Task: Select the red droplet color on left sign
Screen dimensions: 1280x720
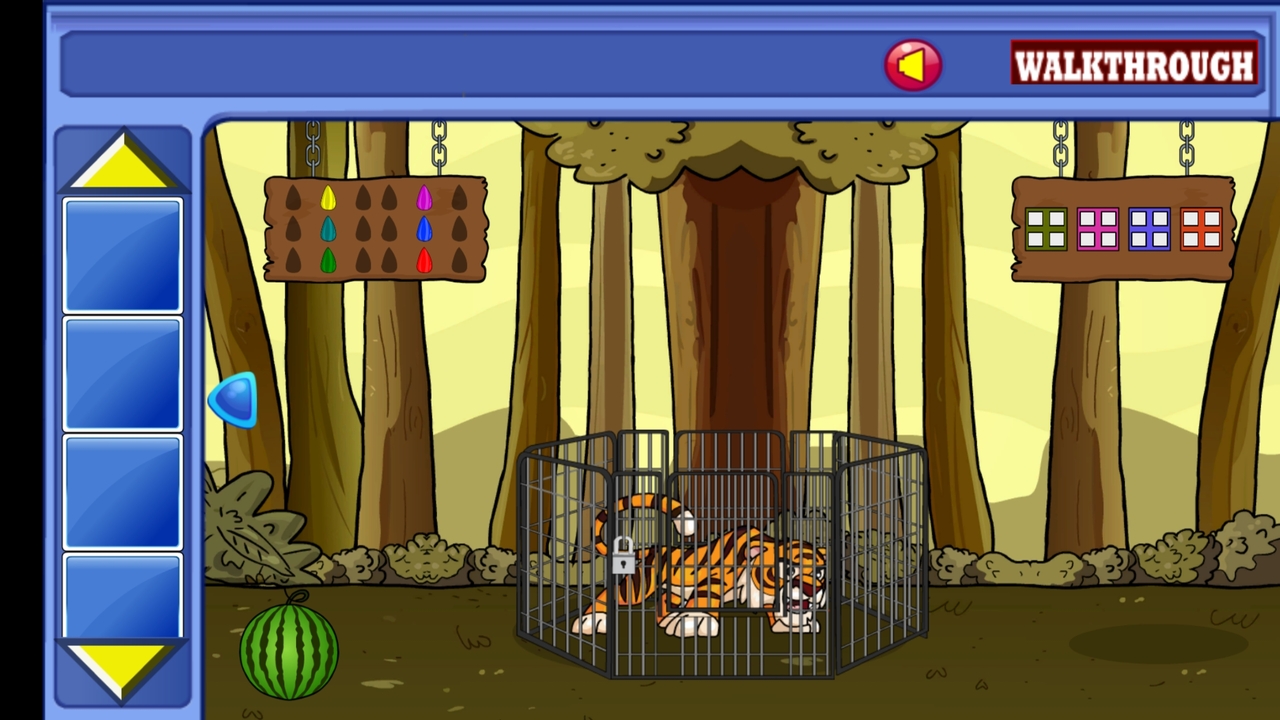Action: coord(423,260)
